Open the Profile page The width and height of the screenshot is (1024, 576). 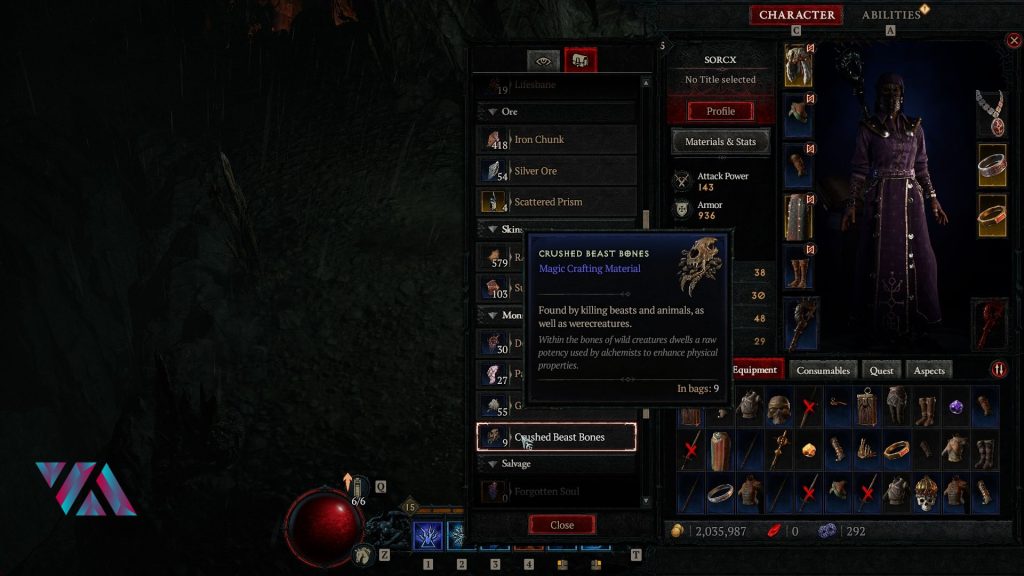pyautogui.click(x=720, y=111)
